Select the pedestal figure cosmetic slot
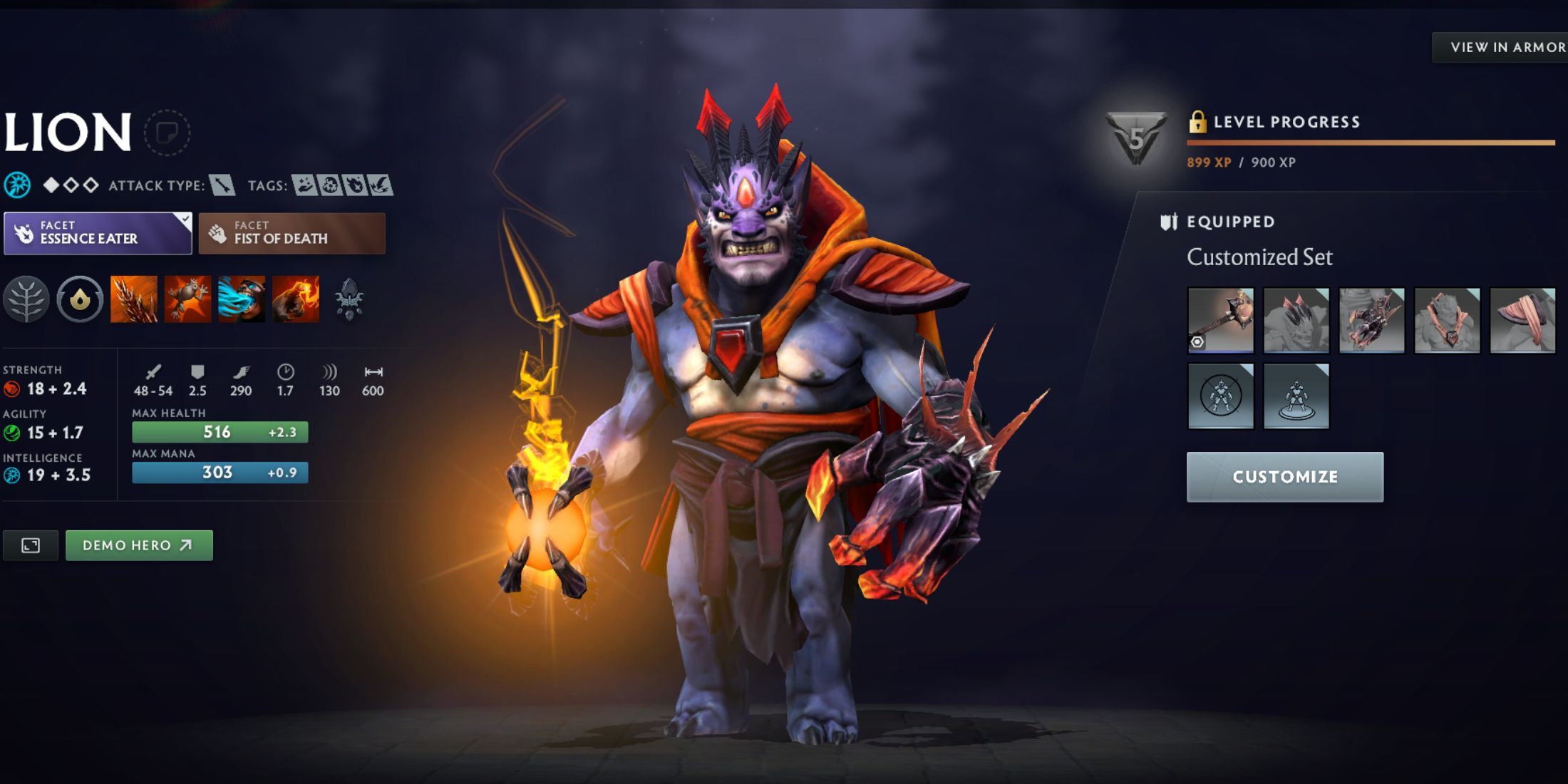This screenshot has height=784, width=1568. (1296, 396)
